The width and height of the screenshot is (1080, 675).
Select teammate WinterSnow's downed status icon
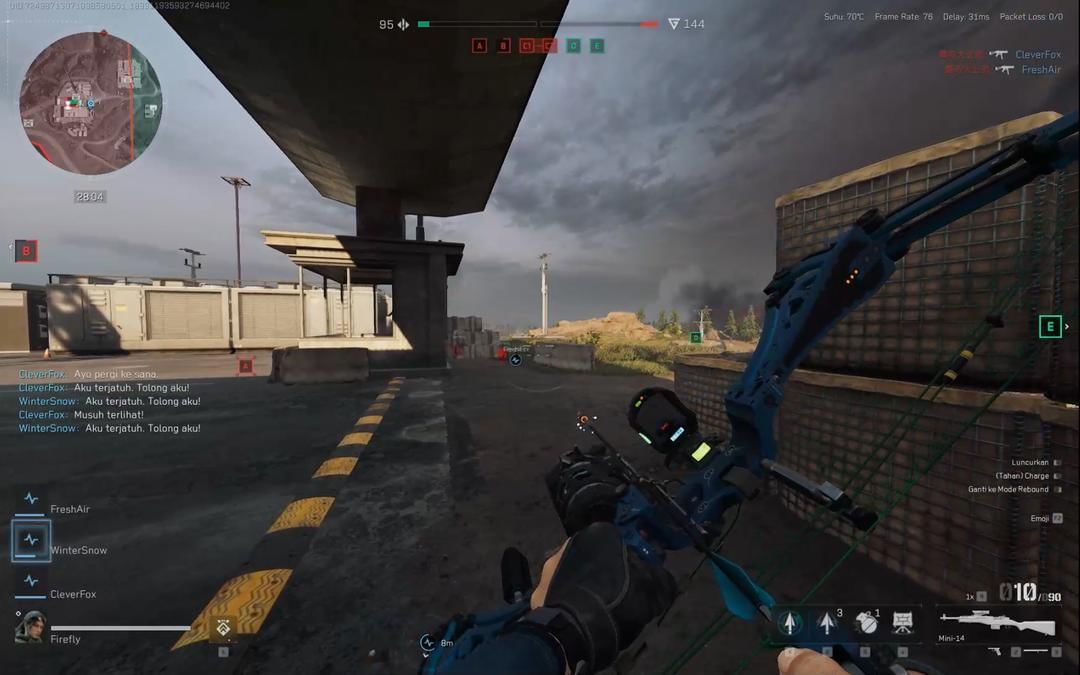(31, 541)
